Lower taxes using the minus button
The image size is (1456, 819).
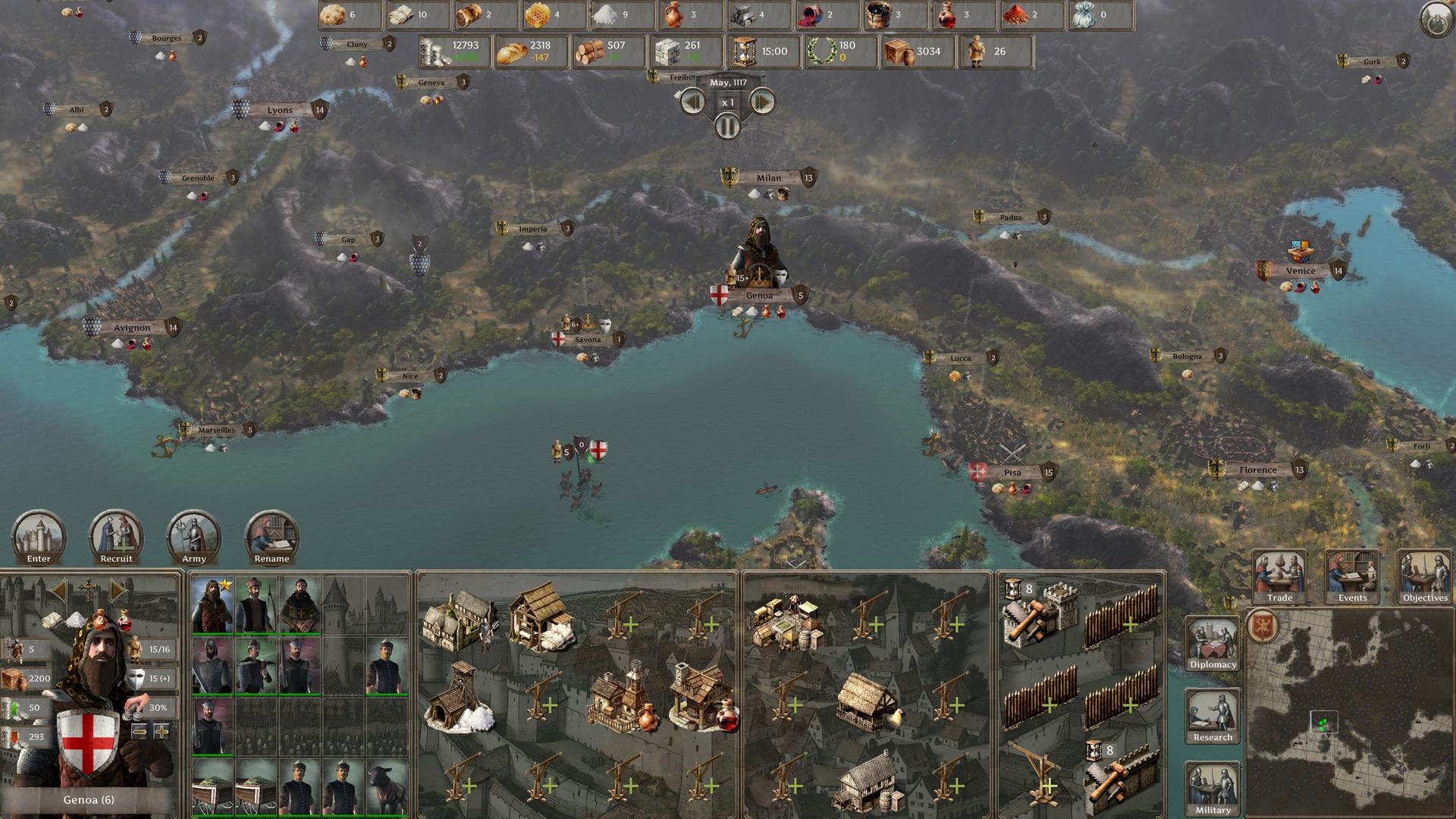[x=140, y=732]
